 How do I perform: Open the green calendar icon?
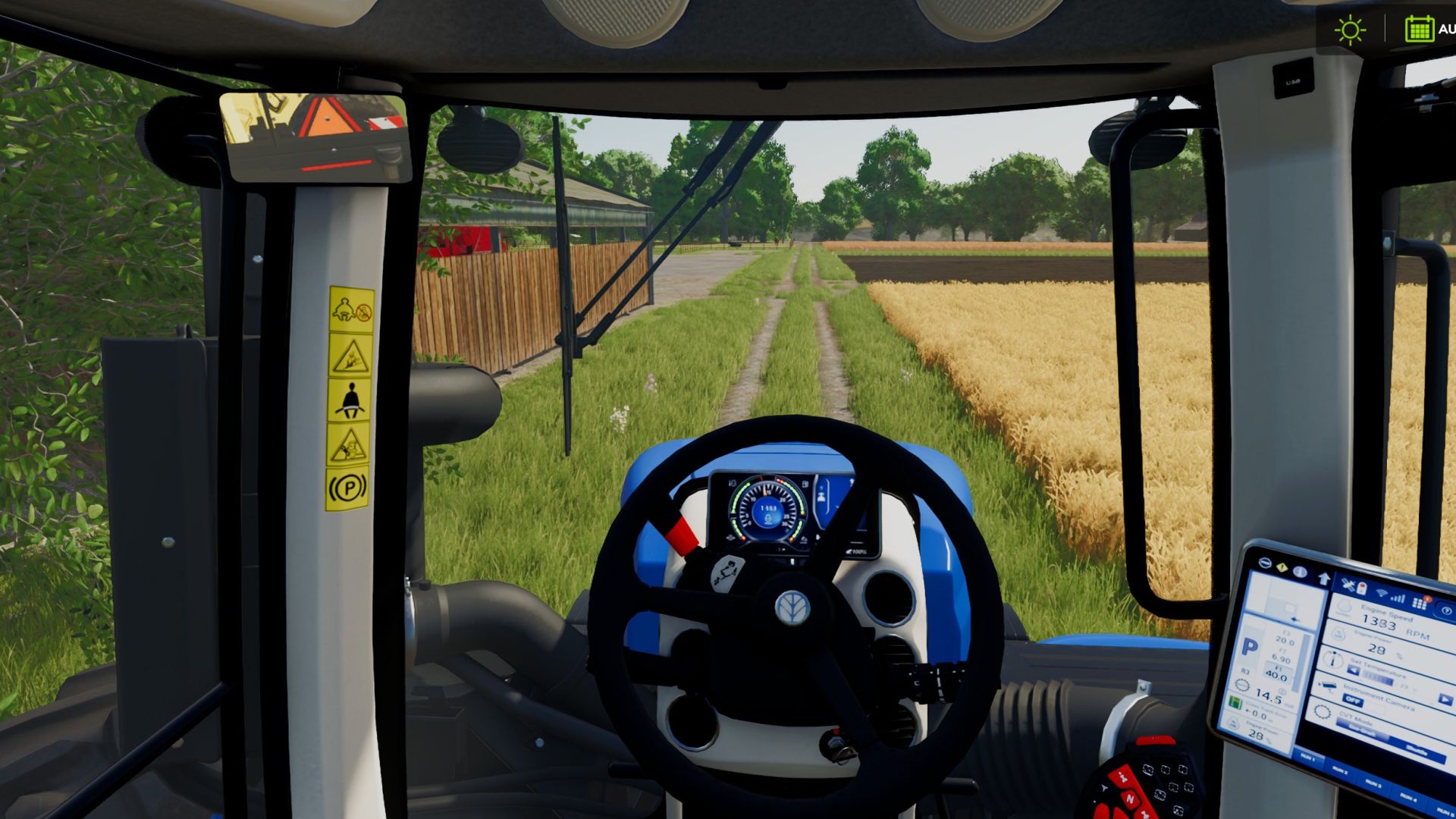pos(1418,29)
